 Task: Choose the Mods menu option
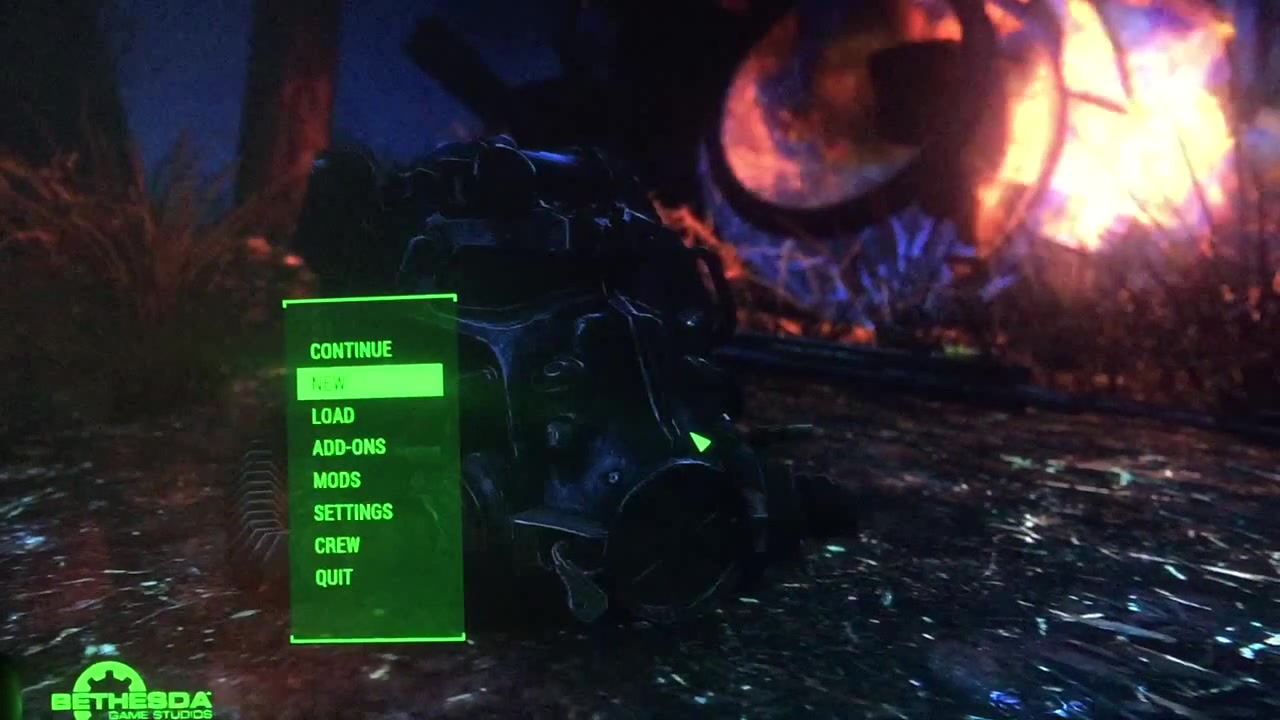point(336,480)
